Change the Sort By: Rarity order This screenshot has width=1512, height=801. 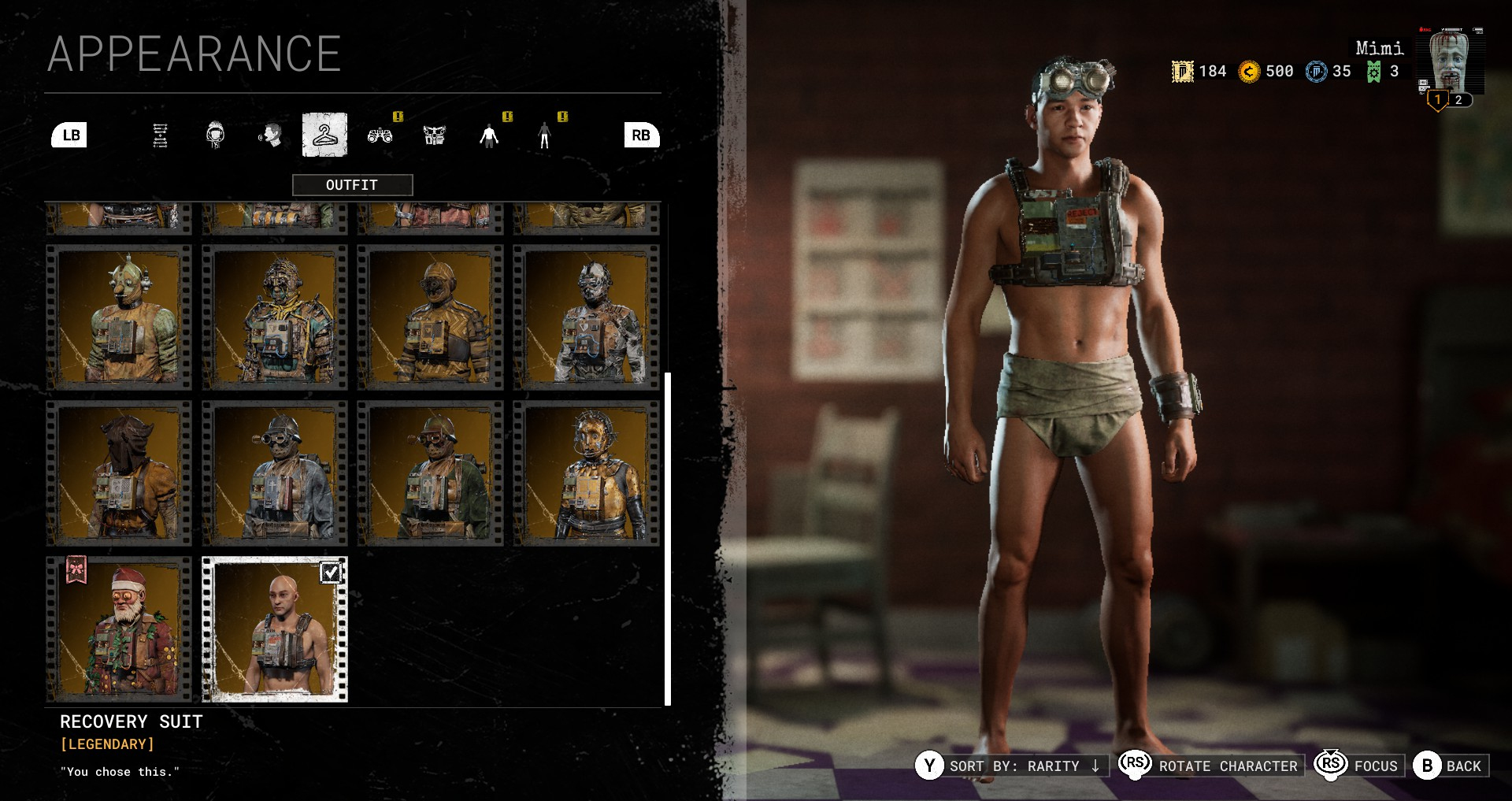[1012, 766]
